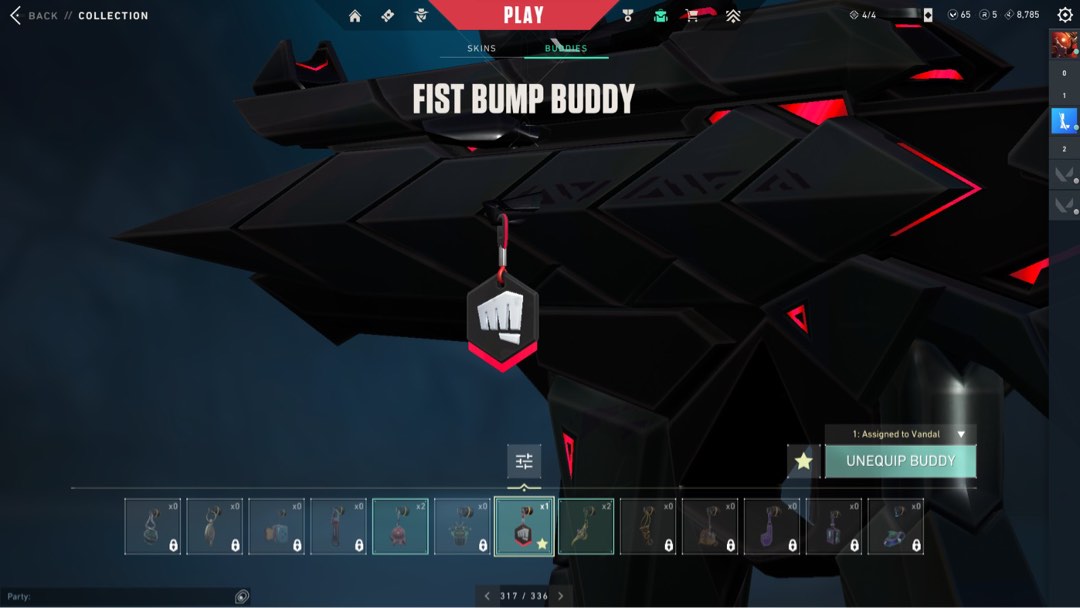Click the red PLAY button
This screenshot has width=1080, height=608.
click(x=523, y=15)
